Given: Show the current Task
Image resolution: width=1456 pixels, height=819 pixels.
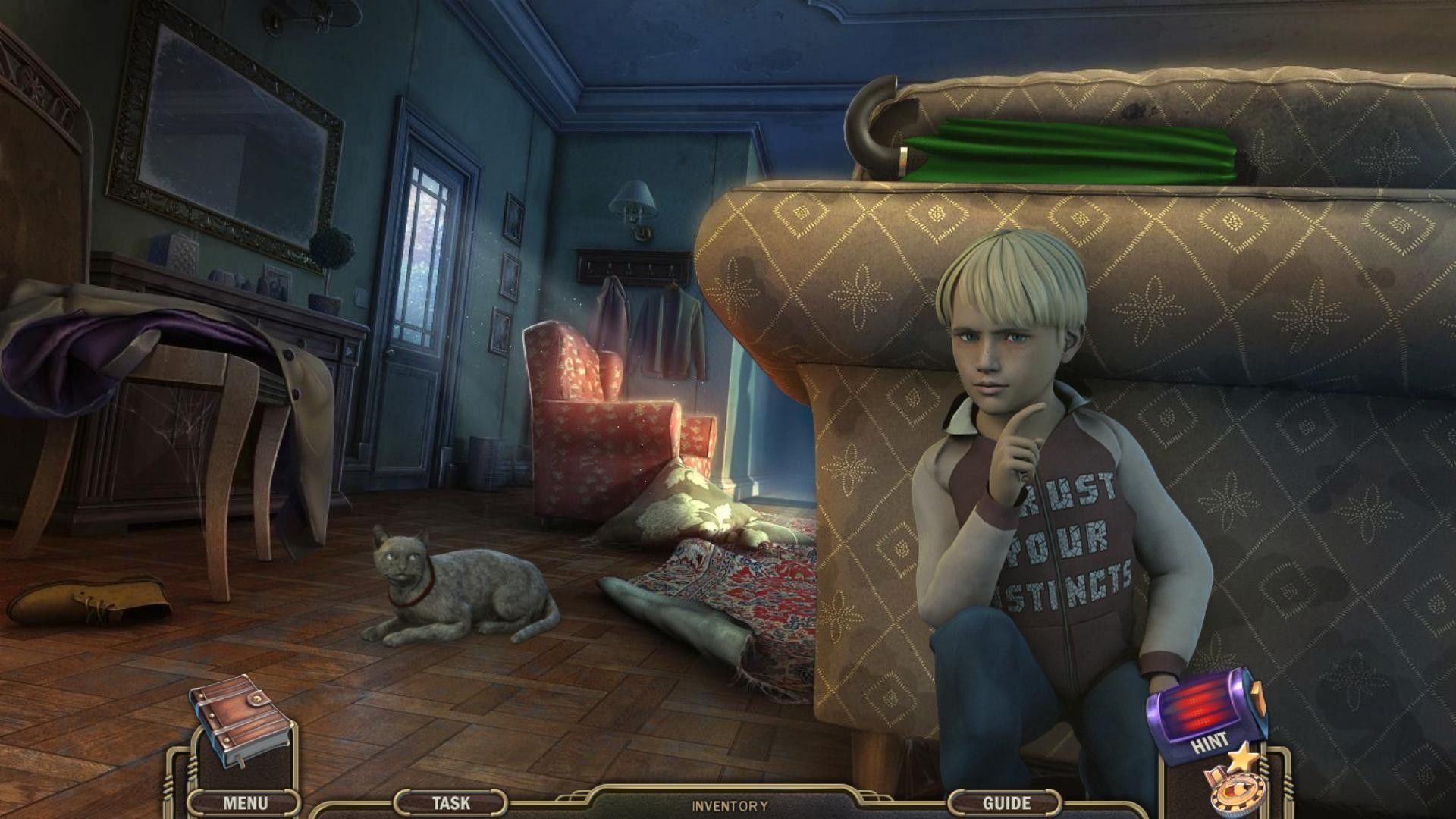Looking at the screenshot, I should [450, 802].
